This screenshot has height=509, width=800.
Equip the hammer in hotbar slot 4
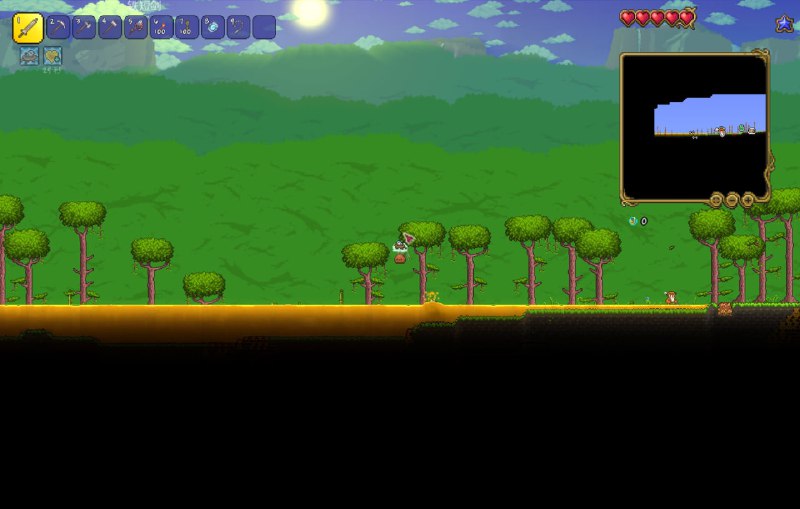[110, 27]
